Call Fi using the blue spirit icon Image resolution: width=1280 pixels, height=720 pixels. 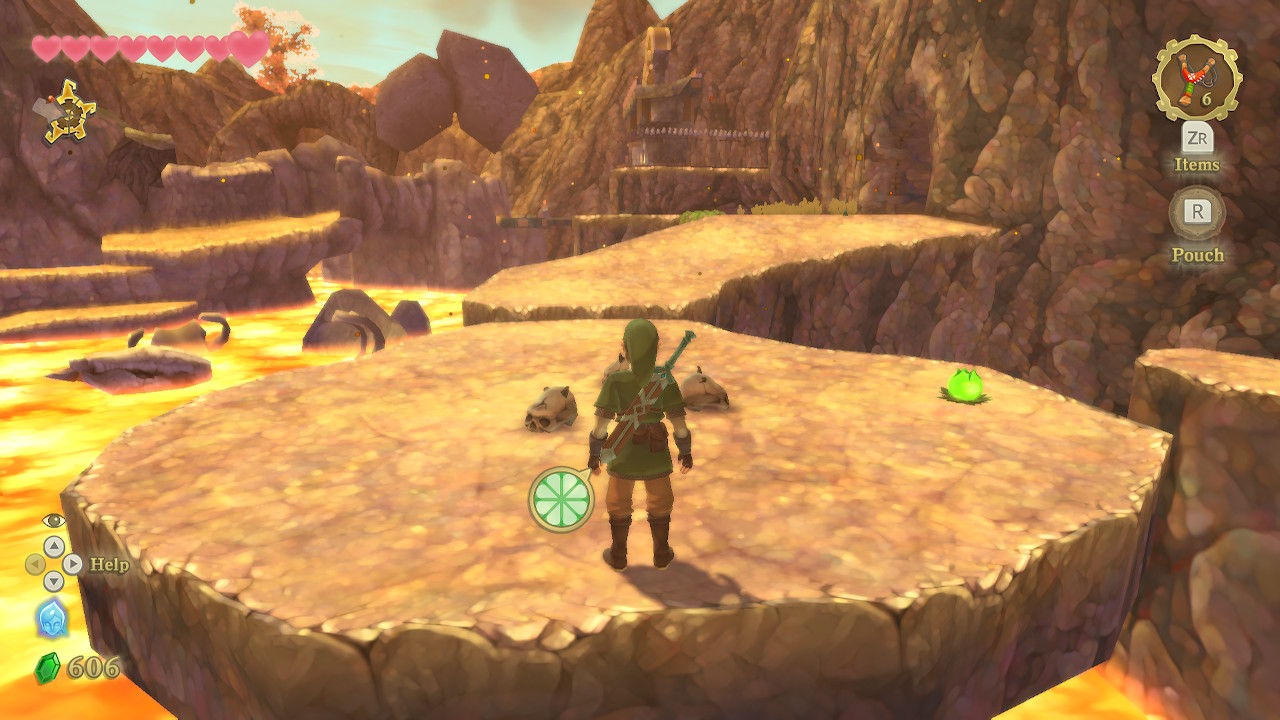52,619
